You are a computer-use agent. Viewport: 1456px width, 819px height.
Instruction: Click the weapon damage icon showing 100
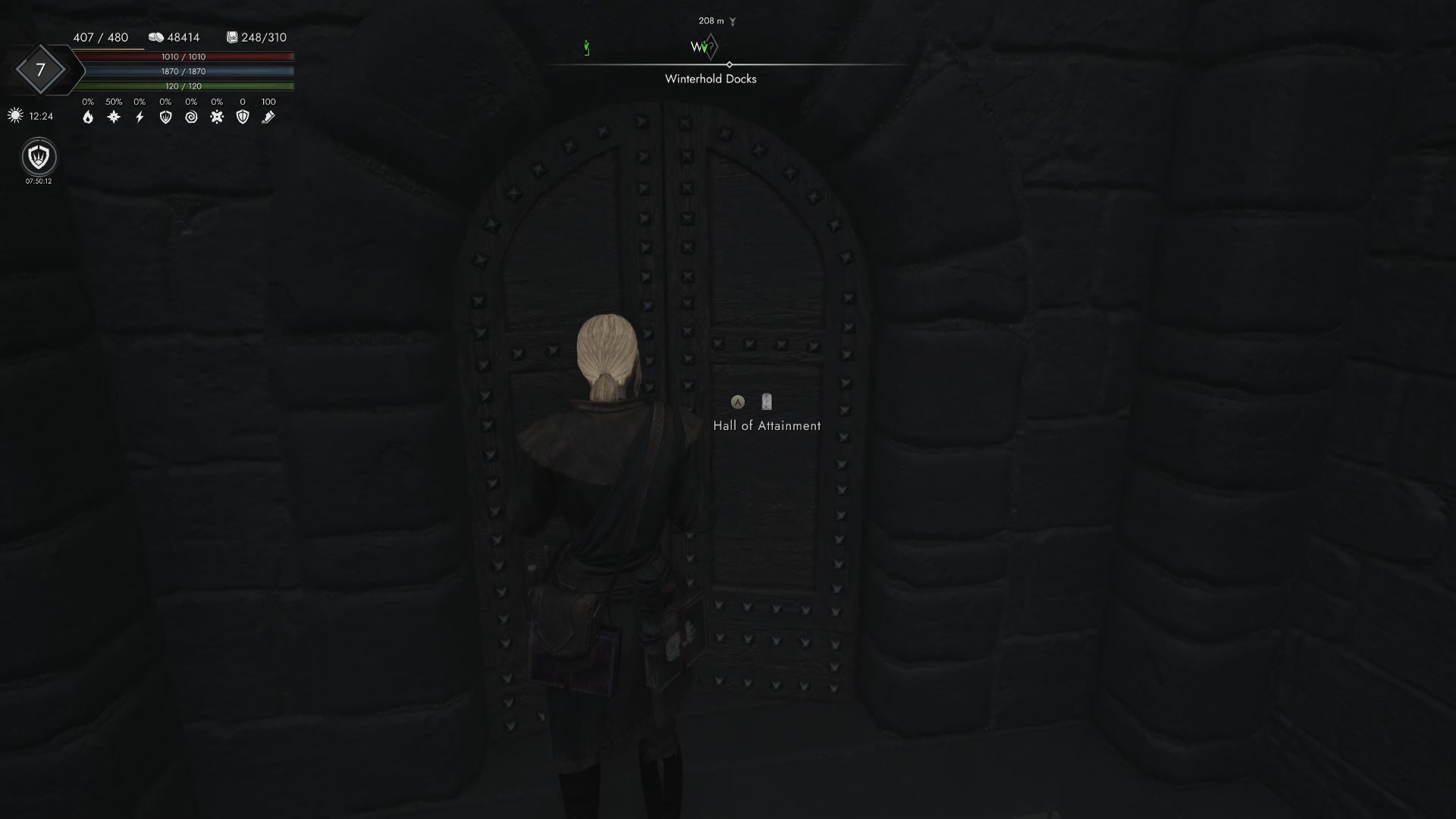(268, 117)
